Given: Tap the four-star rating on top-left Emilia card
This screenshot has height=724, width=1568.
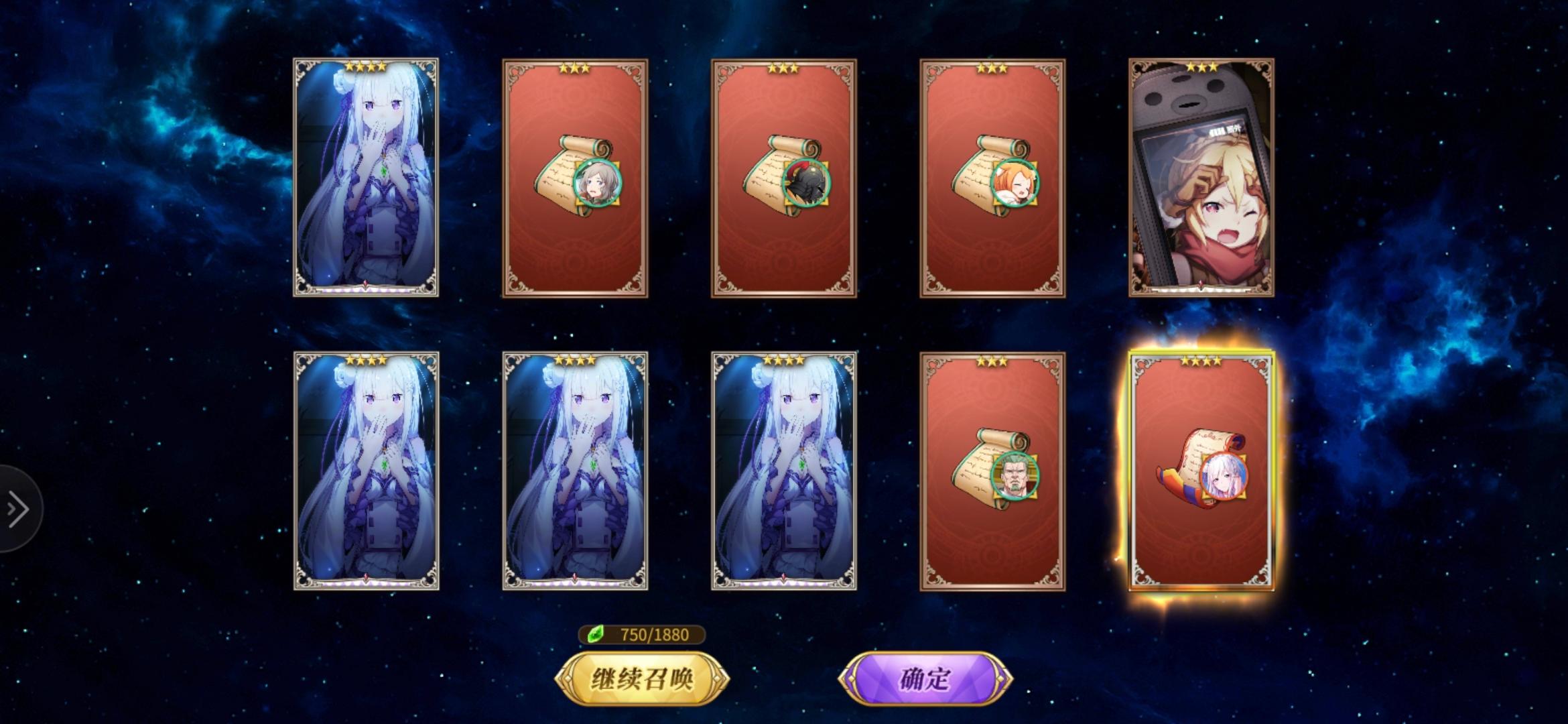Looking at the screenshot, I should 365,65.
